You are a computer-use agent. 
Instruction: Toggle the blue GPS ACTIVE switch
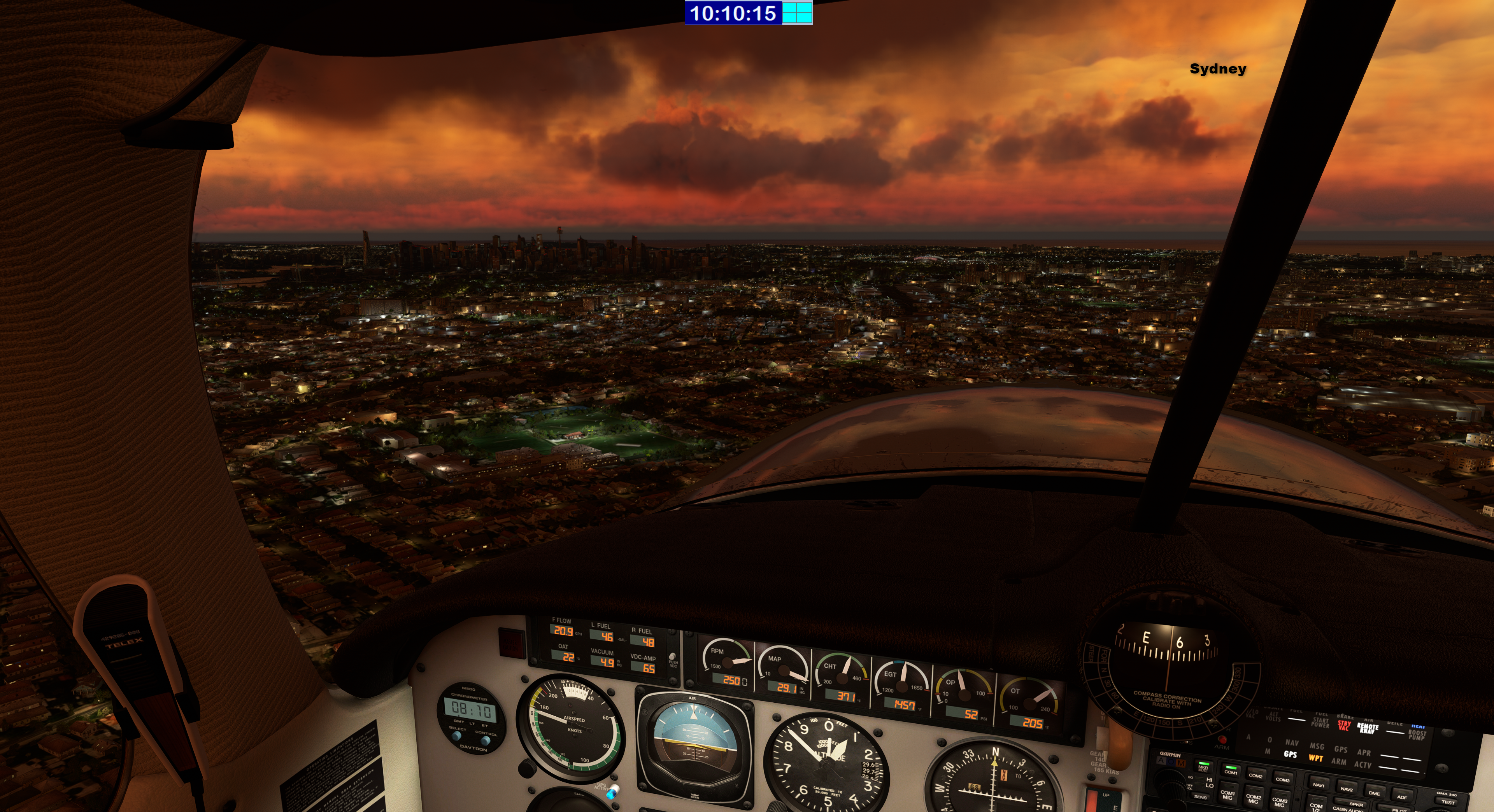click(x=612, y=791)
